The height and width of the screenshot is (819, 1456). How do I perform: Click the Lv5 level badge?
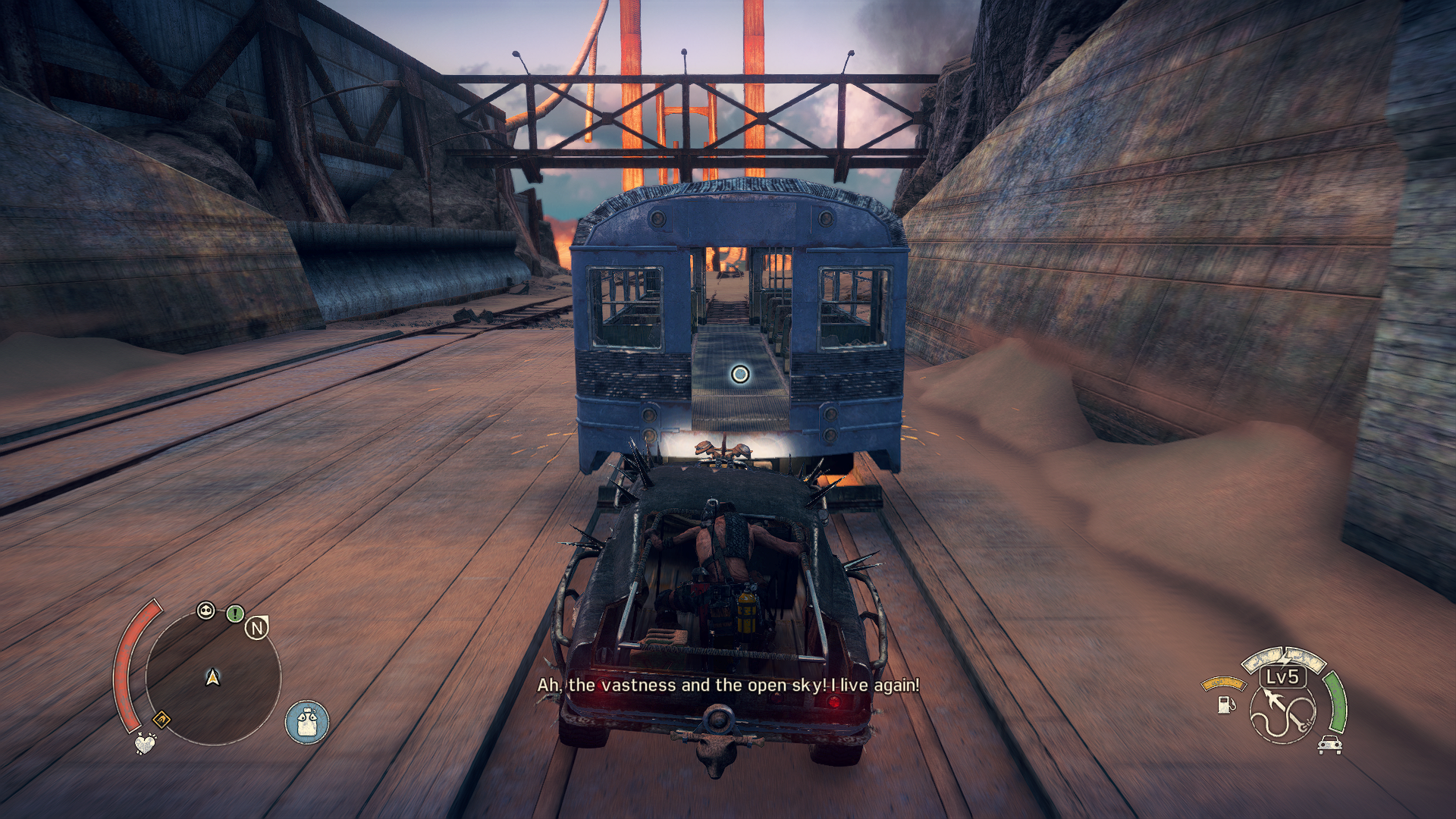1283,676
